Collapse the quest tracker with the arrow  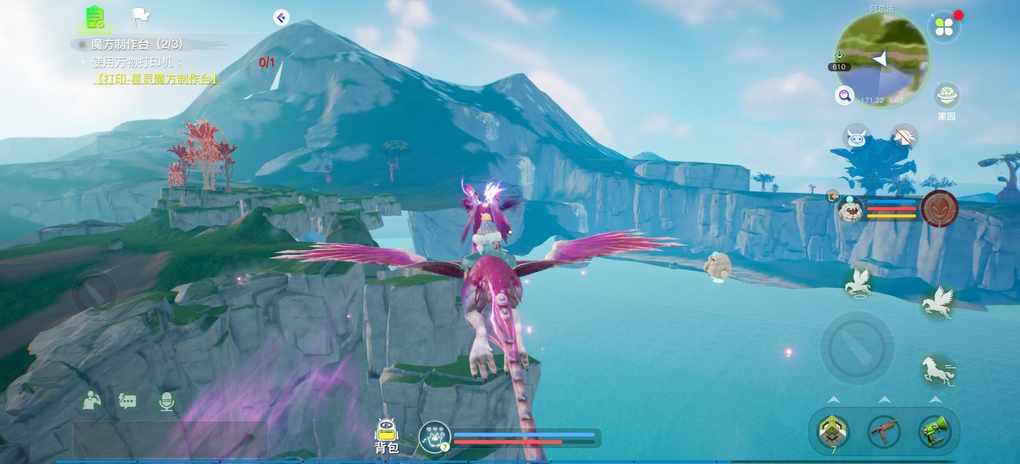click(281, 17)
